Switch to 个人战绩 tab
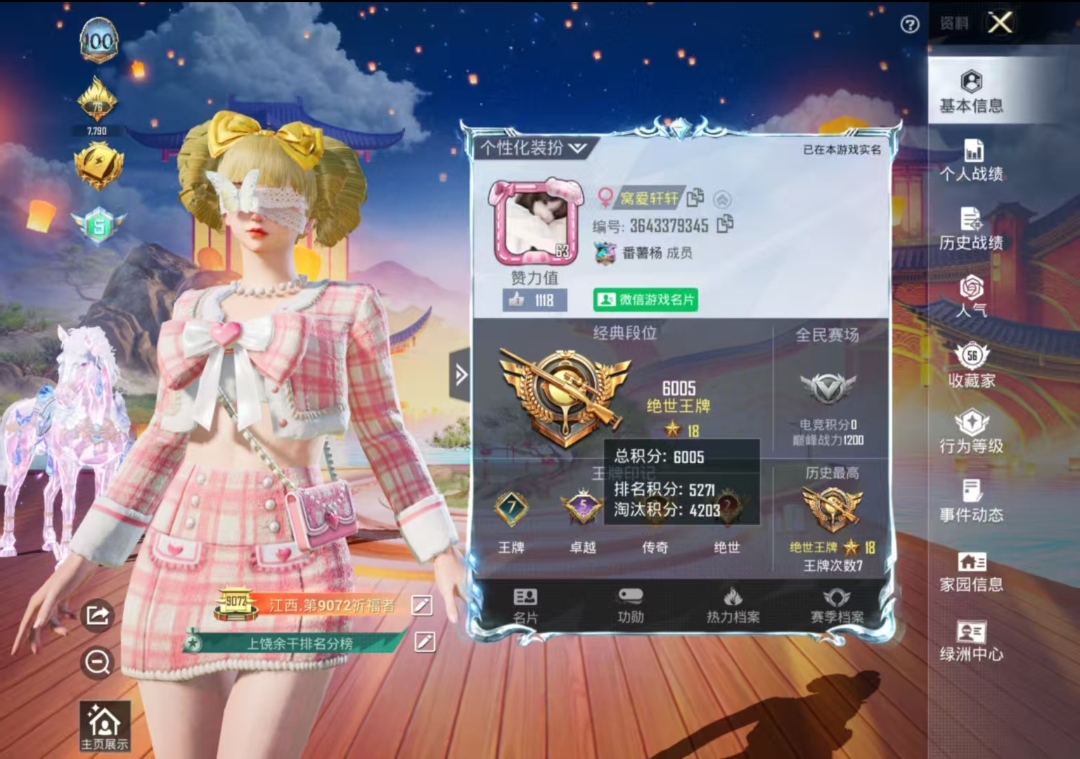Image resolution: width=1080 pixels, height=759 pixels. pyautogui.click(x=971, y=161)
